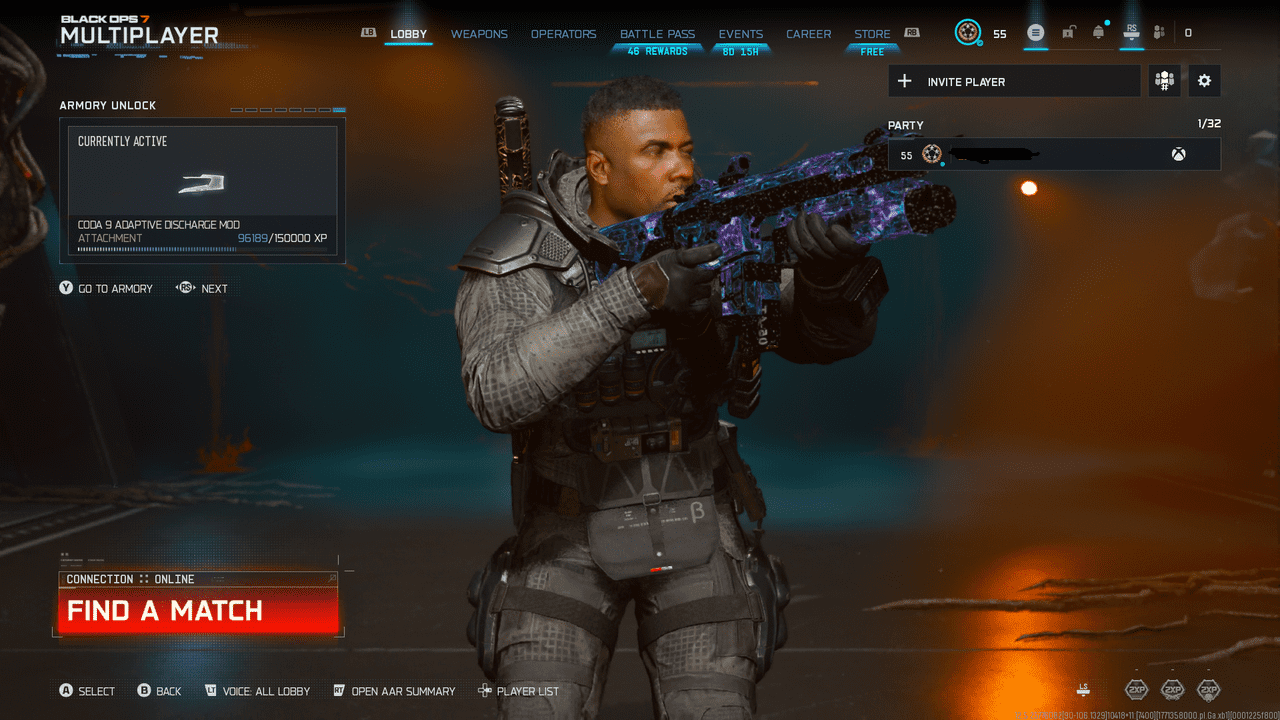Open the featured list icon beside player level

point(1036,33)
